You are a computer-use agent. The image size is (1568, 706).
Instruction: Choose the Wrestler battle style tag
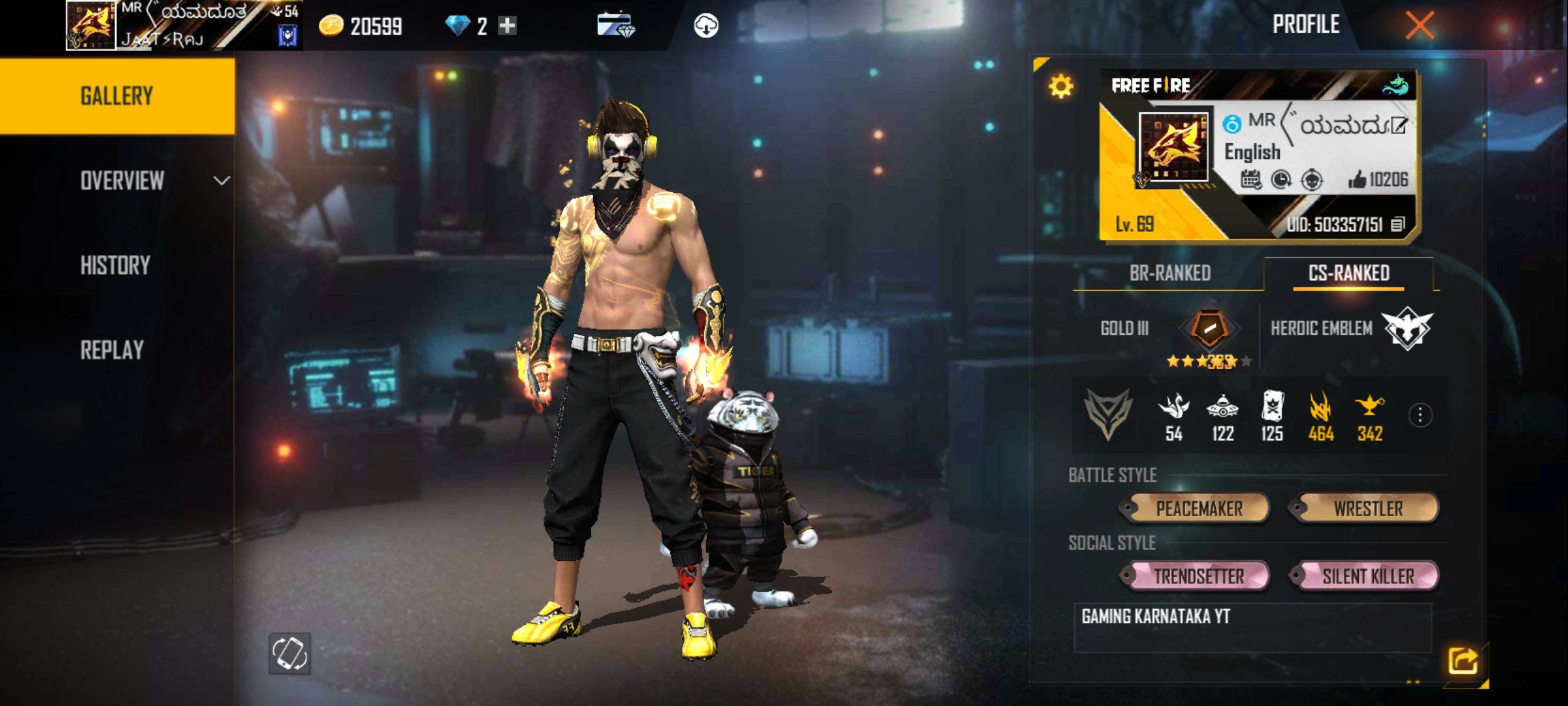pos(1366,509)
